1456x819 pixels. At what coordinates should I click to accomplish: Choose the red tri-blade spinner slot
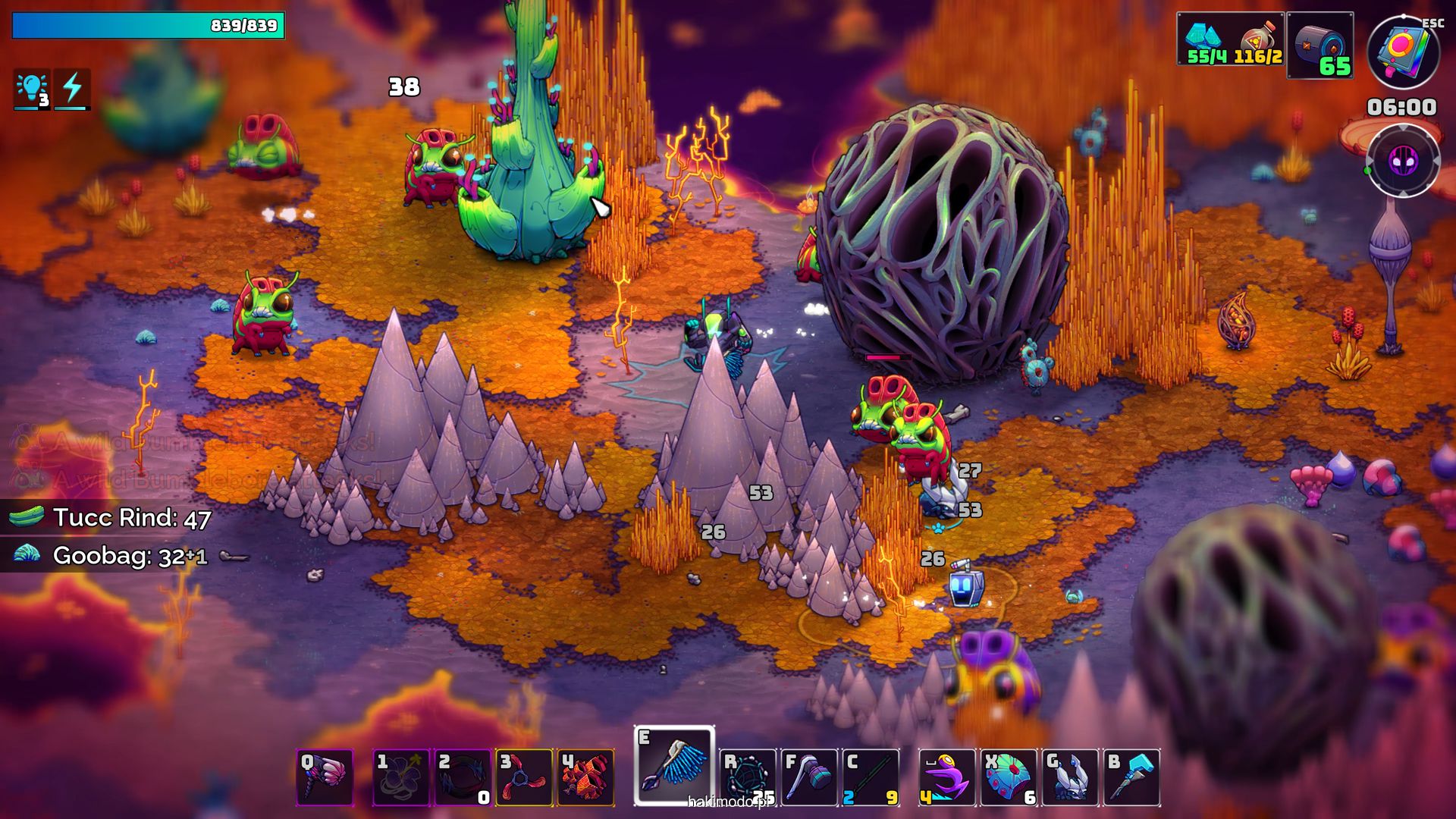coord(524,777)
